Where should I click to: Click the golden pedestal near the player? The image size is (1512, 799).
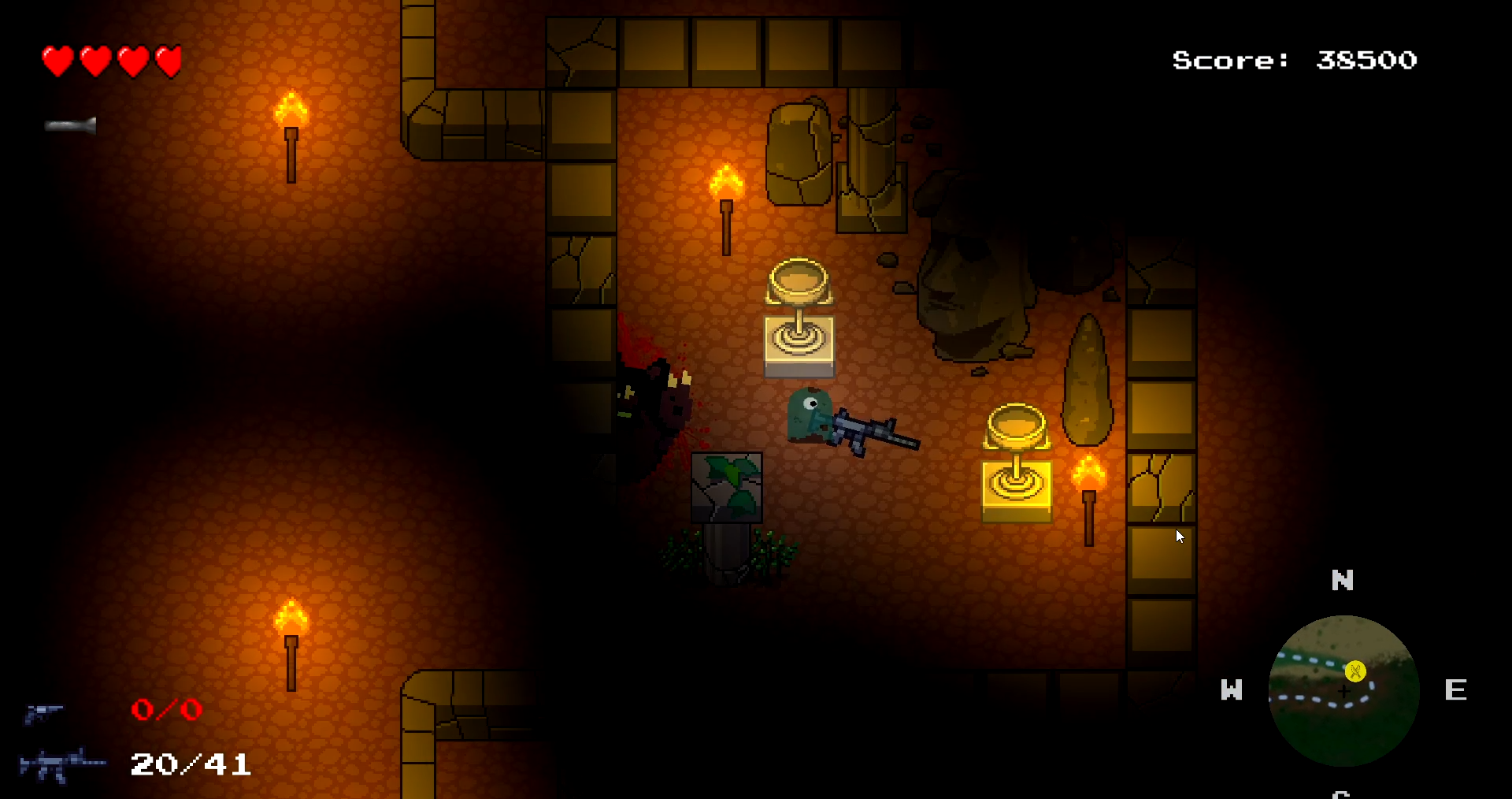pos(799,315)
